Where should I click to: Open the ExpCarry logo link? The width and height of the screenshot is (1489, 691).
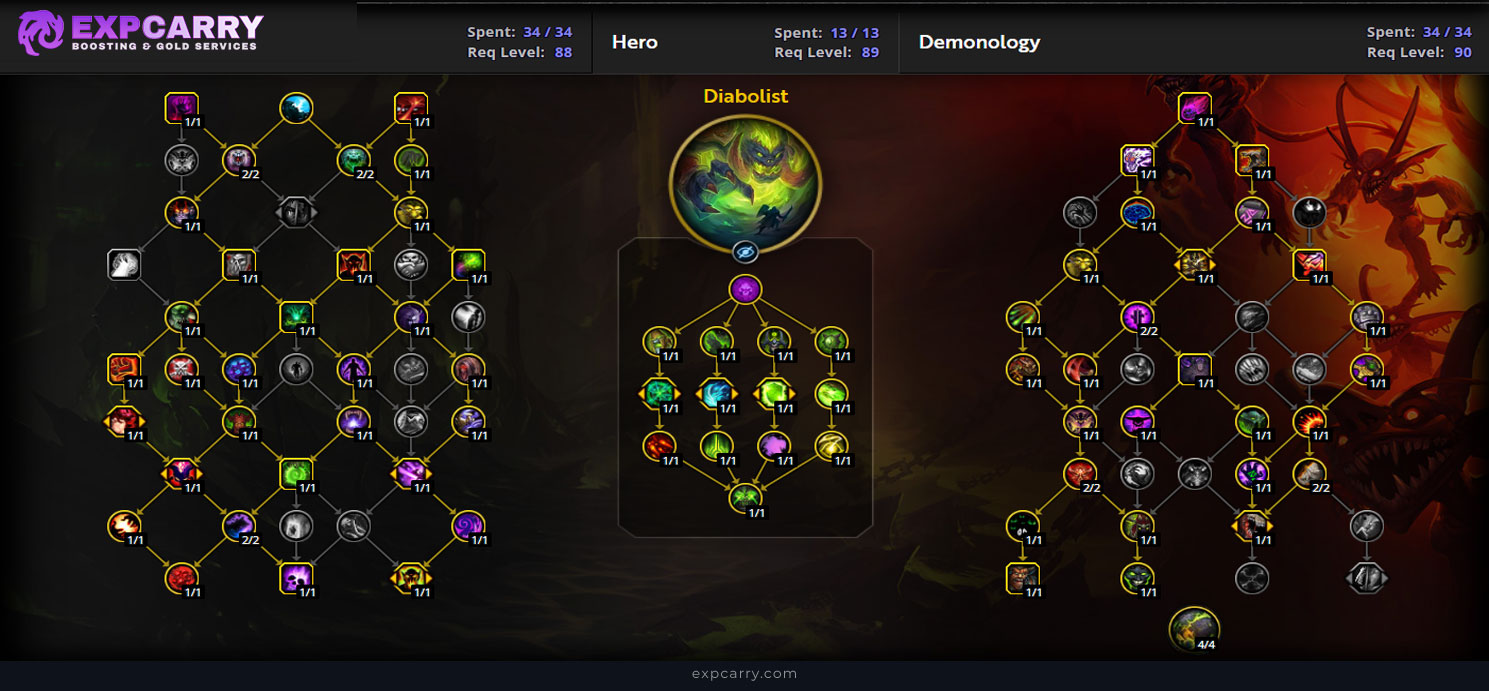141,33
